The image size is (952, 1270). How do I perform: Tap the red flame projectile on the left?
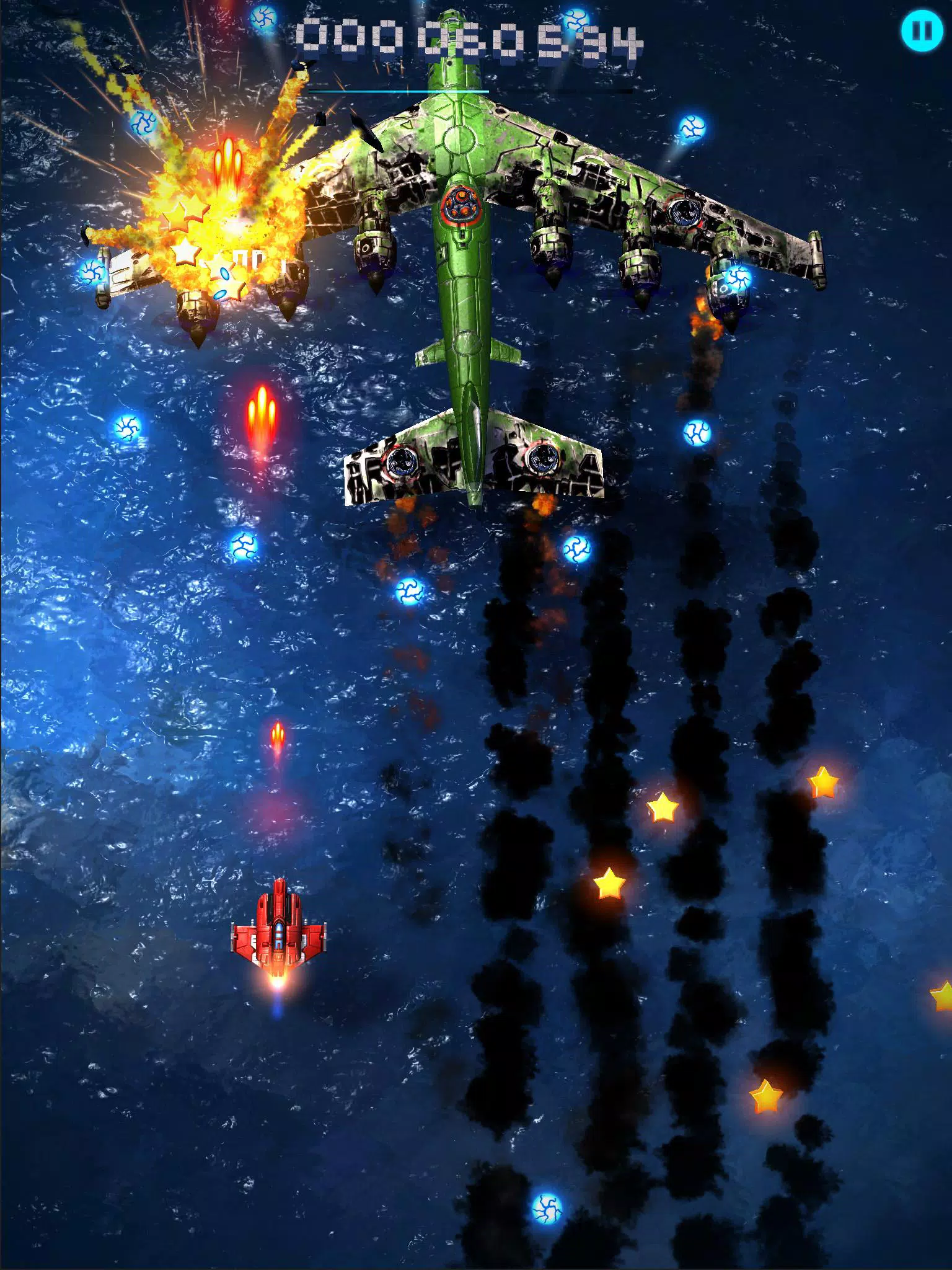click(263, 415)
